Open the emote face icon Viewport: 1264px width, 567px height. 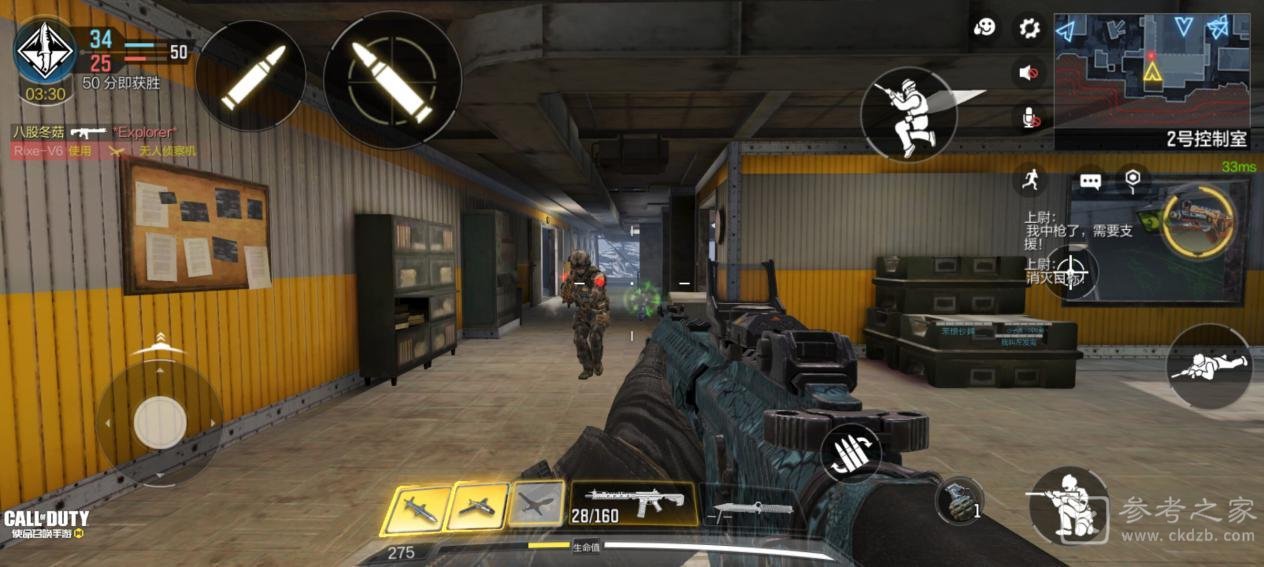pyautogui.click(x=985, y=28)
